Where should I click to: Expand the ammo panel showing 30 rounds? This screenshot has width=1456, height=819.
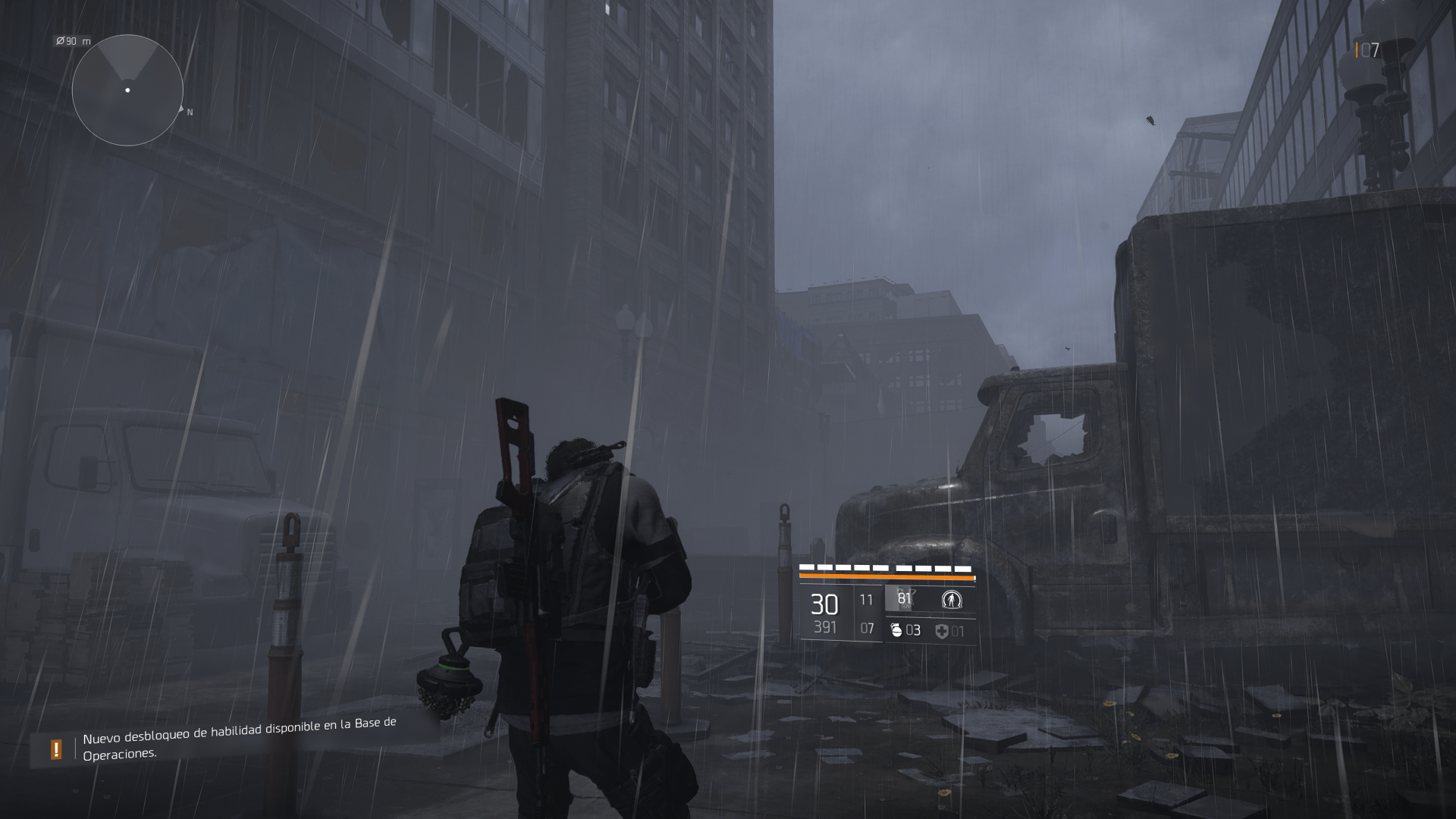[x=825, y=605]
